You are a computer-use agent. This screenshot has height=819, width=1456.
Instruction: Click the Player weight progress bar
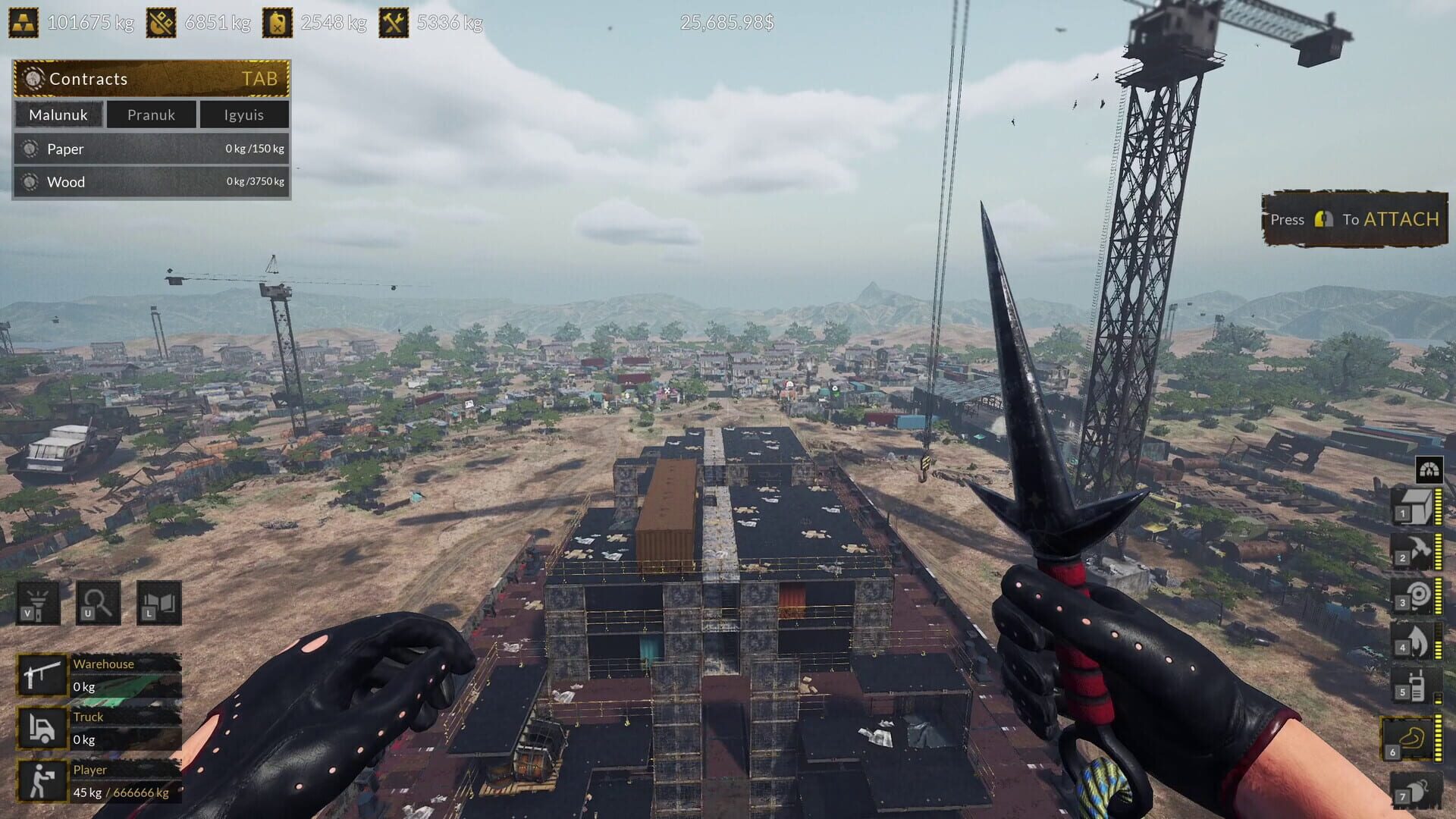121,792
